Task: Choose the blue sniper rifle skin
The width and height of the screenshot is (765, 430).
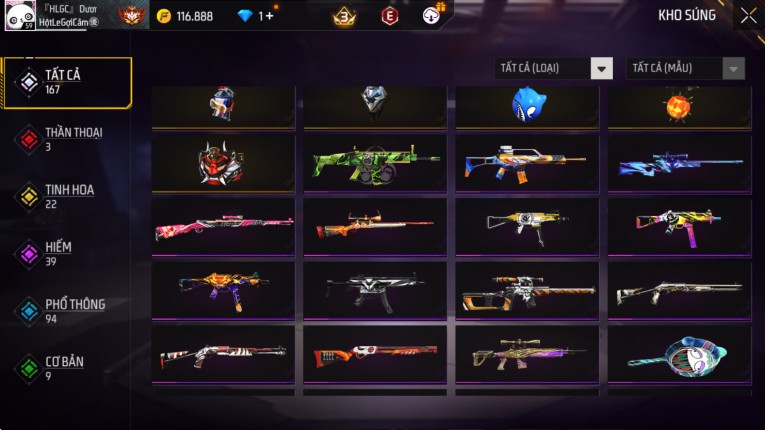Action: click(678, 162)
